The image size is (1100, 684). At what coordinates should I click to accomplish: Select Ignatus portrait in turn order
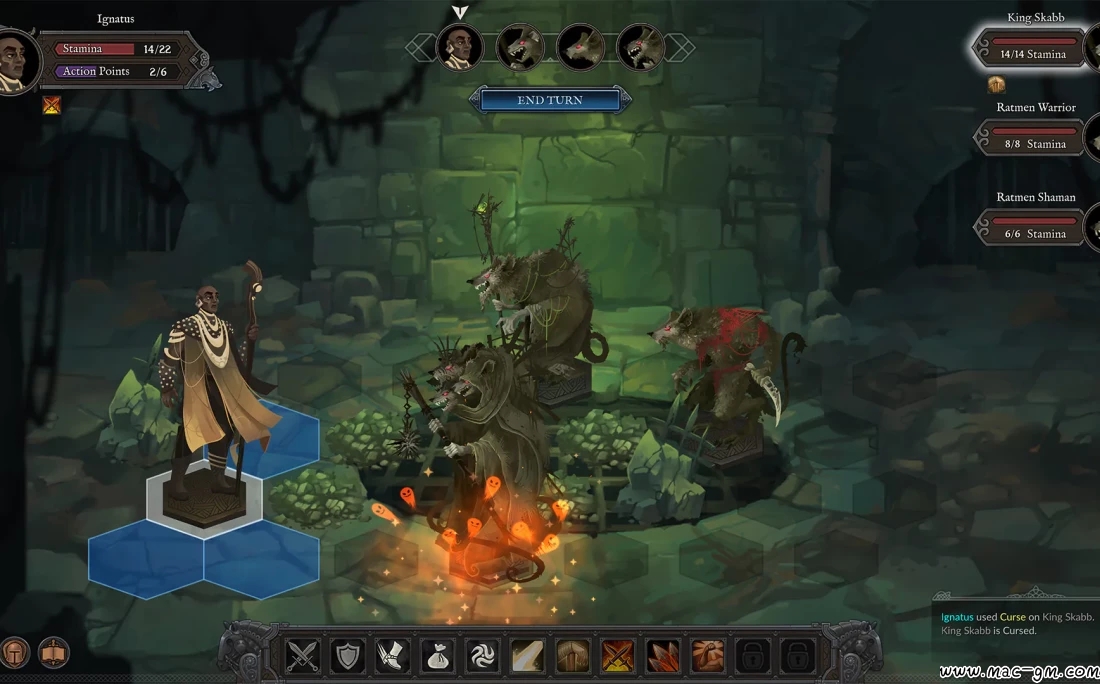click(460, 47)
